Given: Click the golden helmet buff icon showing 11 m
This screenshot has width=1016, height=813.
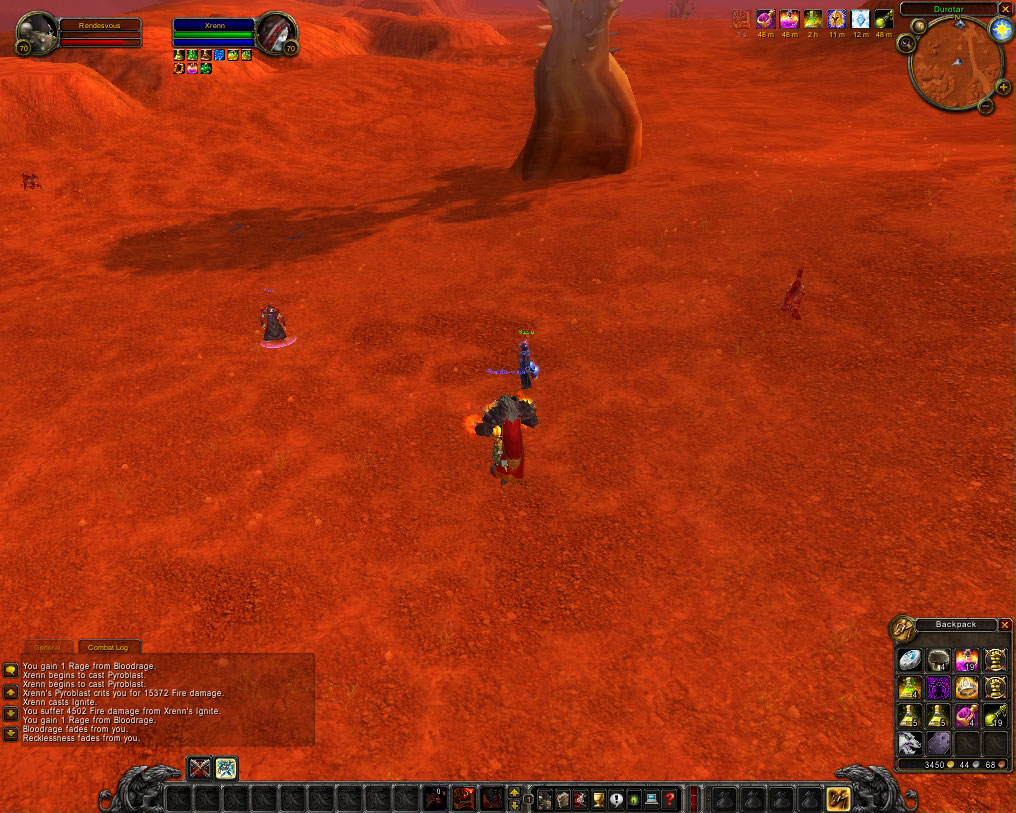Looking at the screenshot, I should (836, 19).
